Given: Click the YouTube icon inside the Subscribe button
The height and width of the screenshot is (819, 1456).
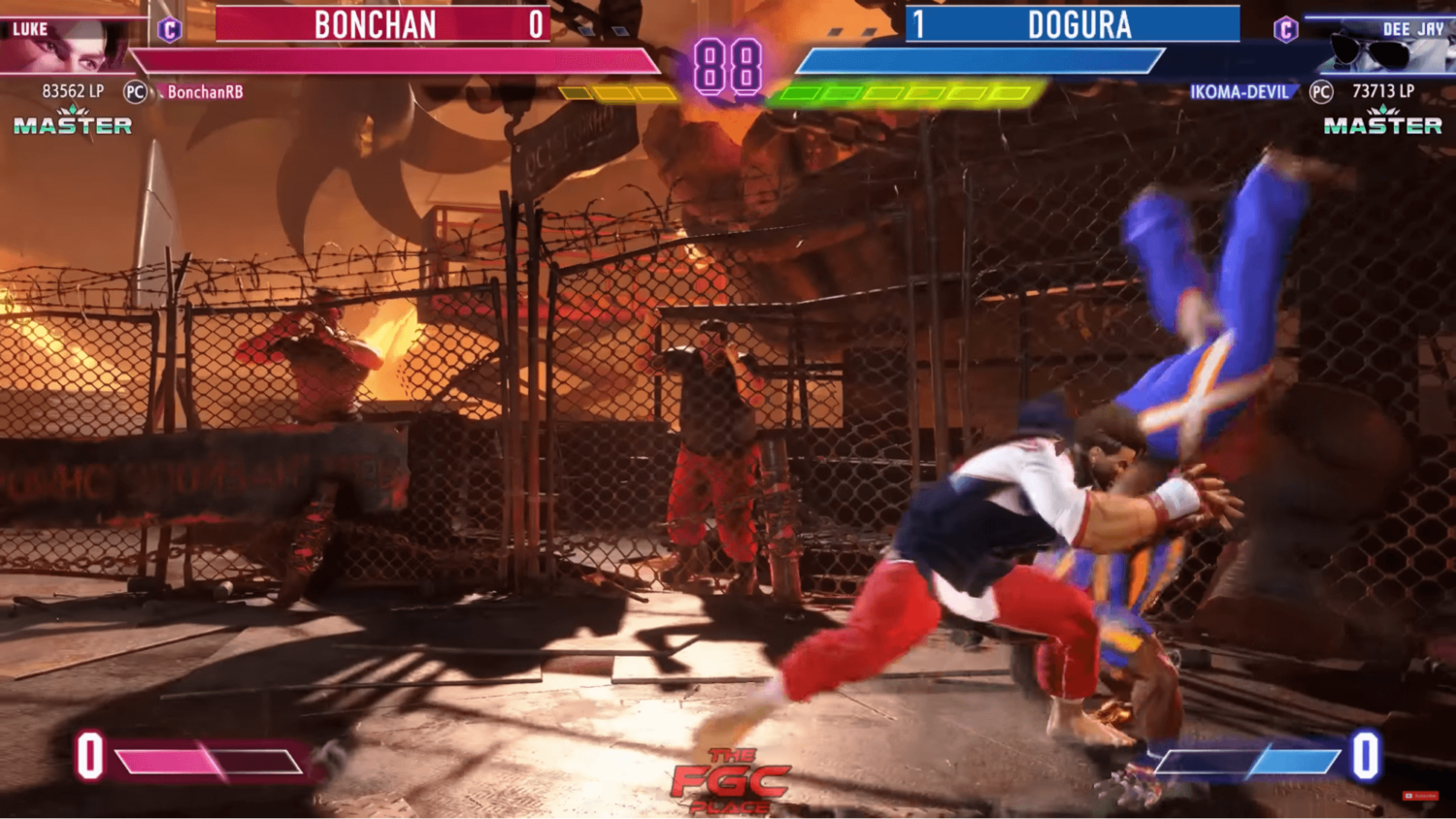Looking at the screenshot, I should coord(1409,796).
